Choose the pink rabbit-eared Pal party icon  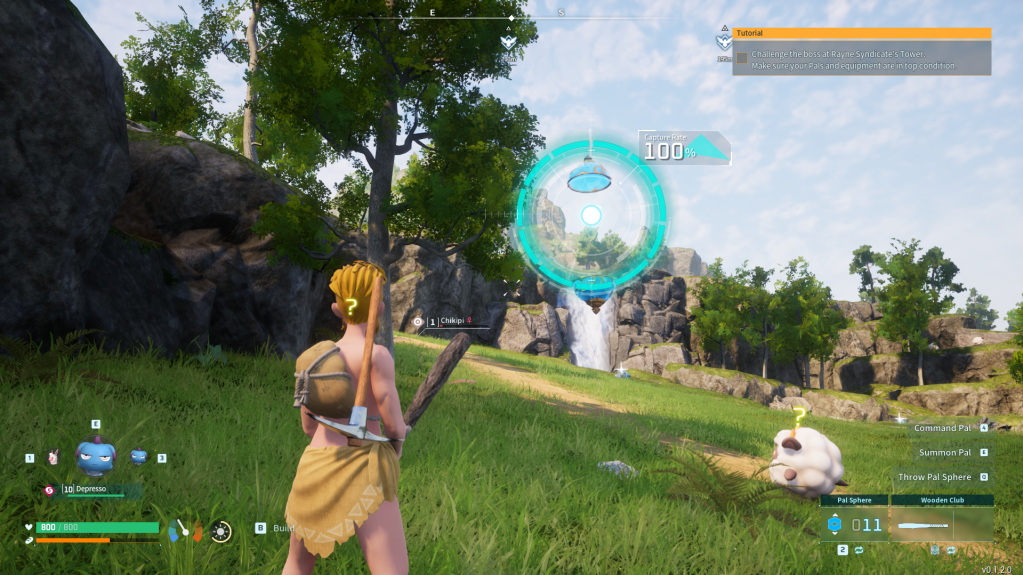click(x=53, y=457)
